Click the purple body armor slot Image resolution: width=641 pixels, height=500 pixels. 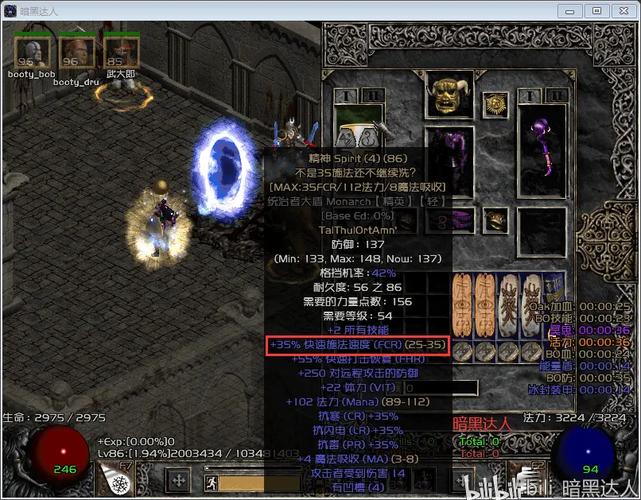(448, 158)
